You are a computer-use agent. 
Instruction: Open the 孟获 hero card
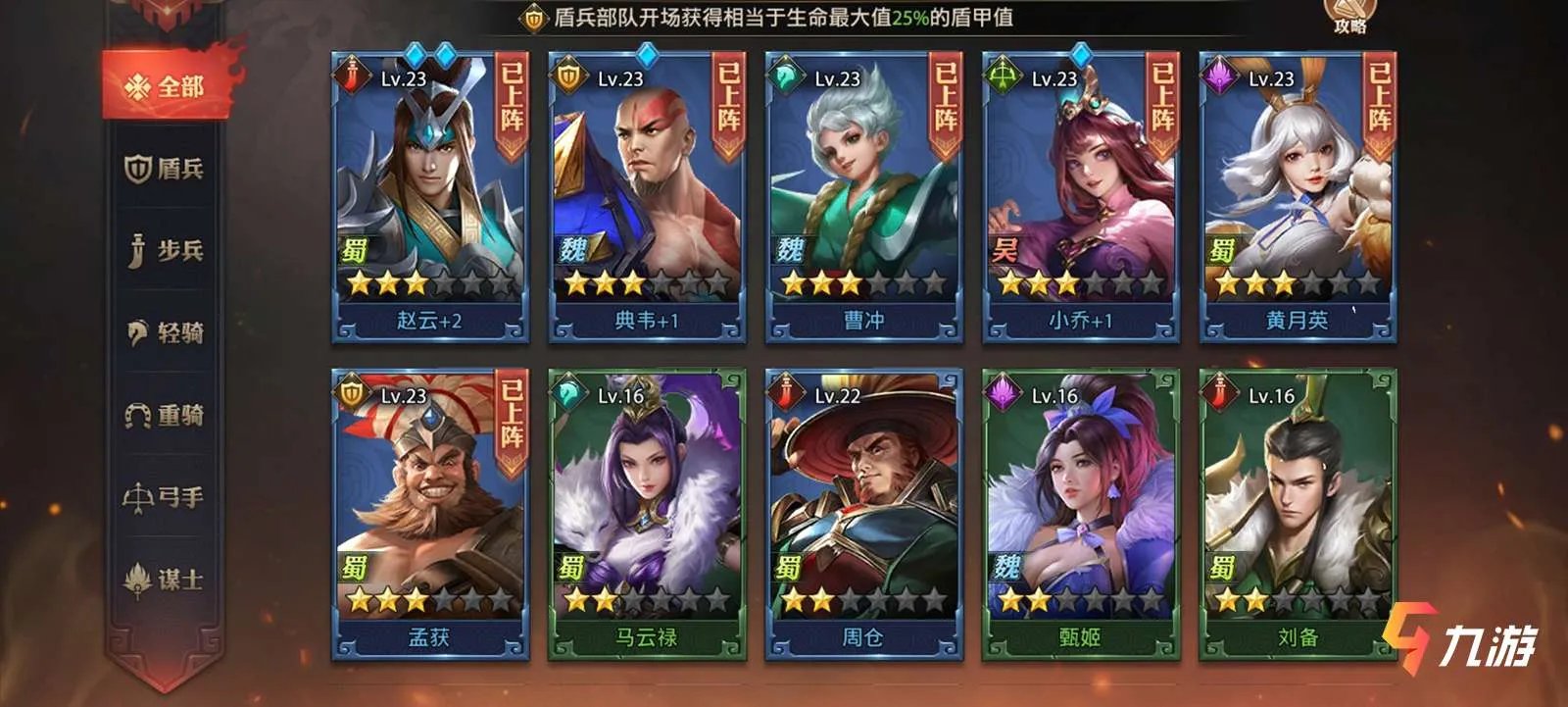[430, 513]
